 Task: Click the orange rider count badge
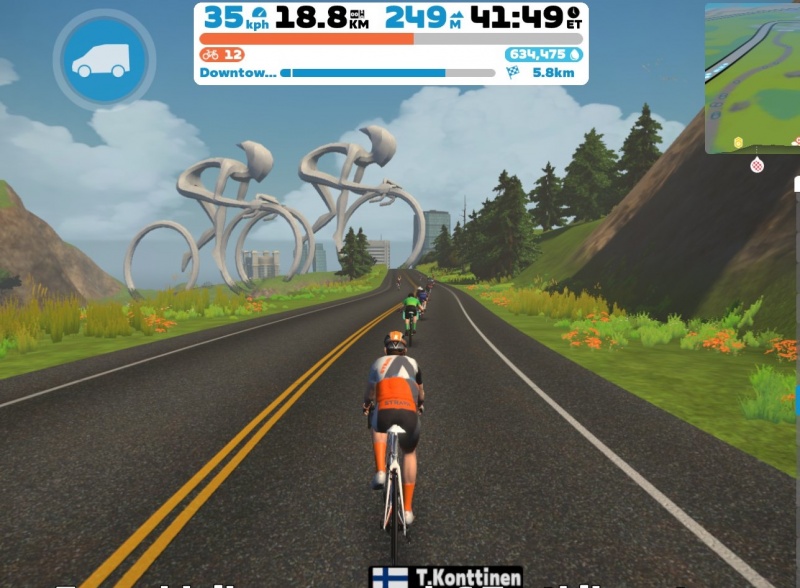point(222,54)
